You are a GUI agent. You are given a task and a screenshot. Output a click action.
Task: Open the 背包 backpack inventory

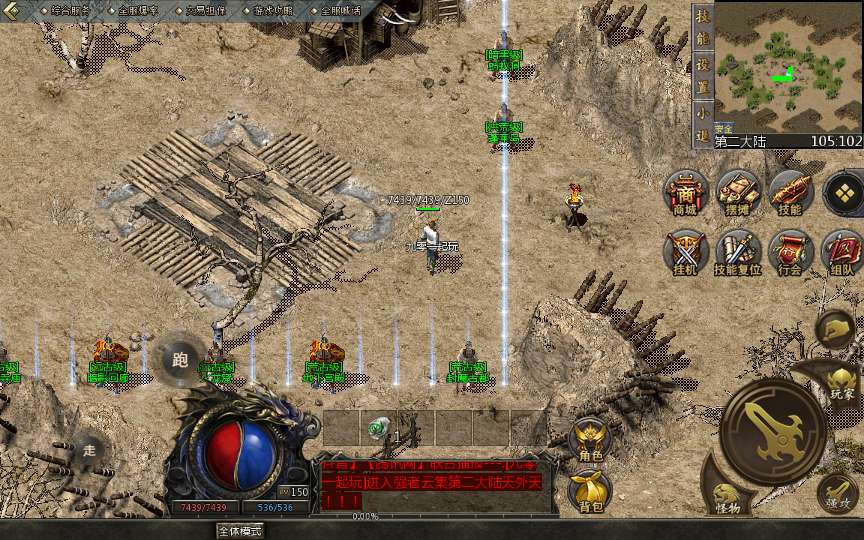[589, 489]
